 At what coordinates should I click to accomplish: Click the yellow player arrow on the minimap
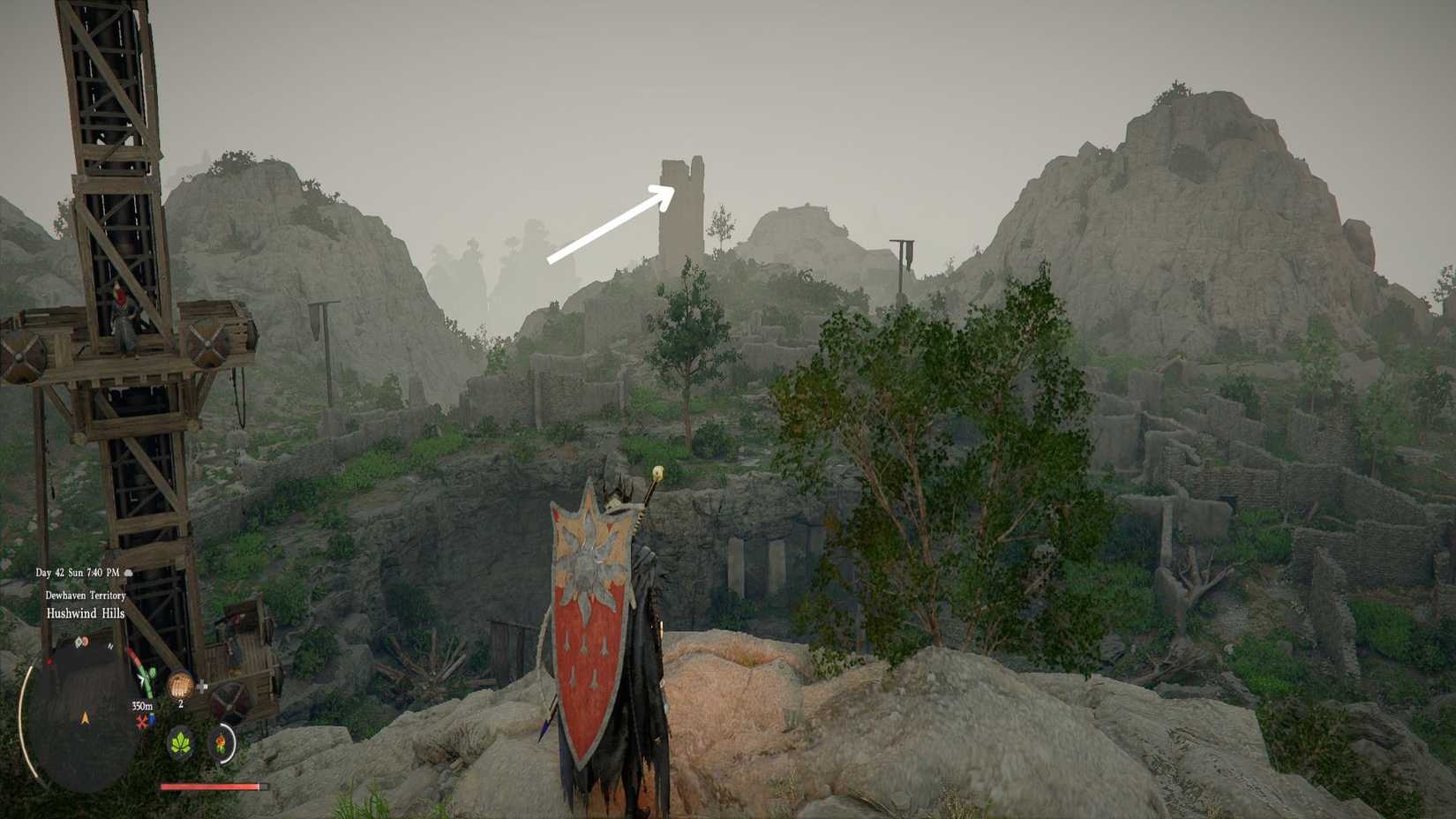click(x=85, y=716)
